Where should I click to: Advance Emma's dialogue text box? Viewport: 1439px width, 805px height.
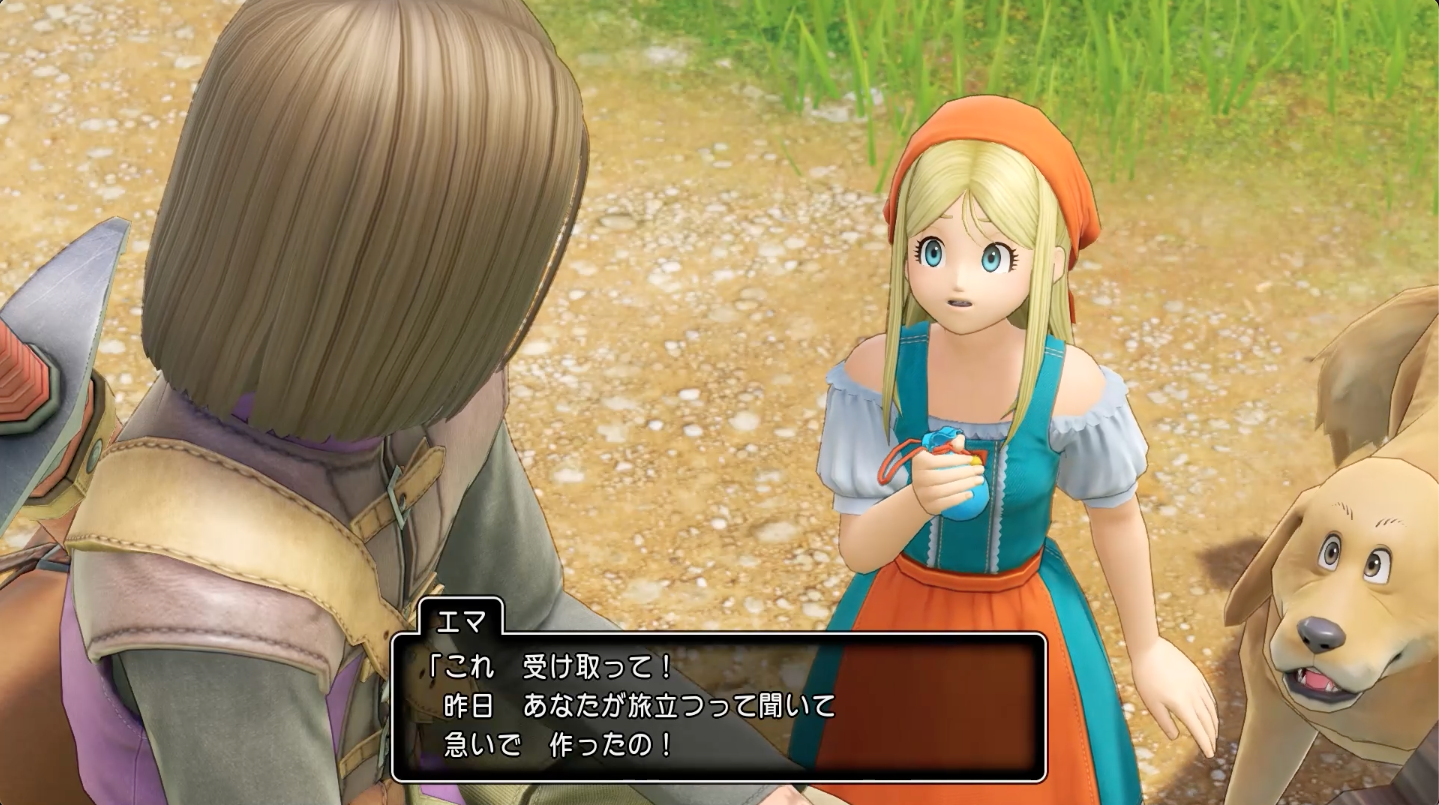[x=718, y=706]
